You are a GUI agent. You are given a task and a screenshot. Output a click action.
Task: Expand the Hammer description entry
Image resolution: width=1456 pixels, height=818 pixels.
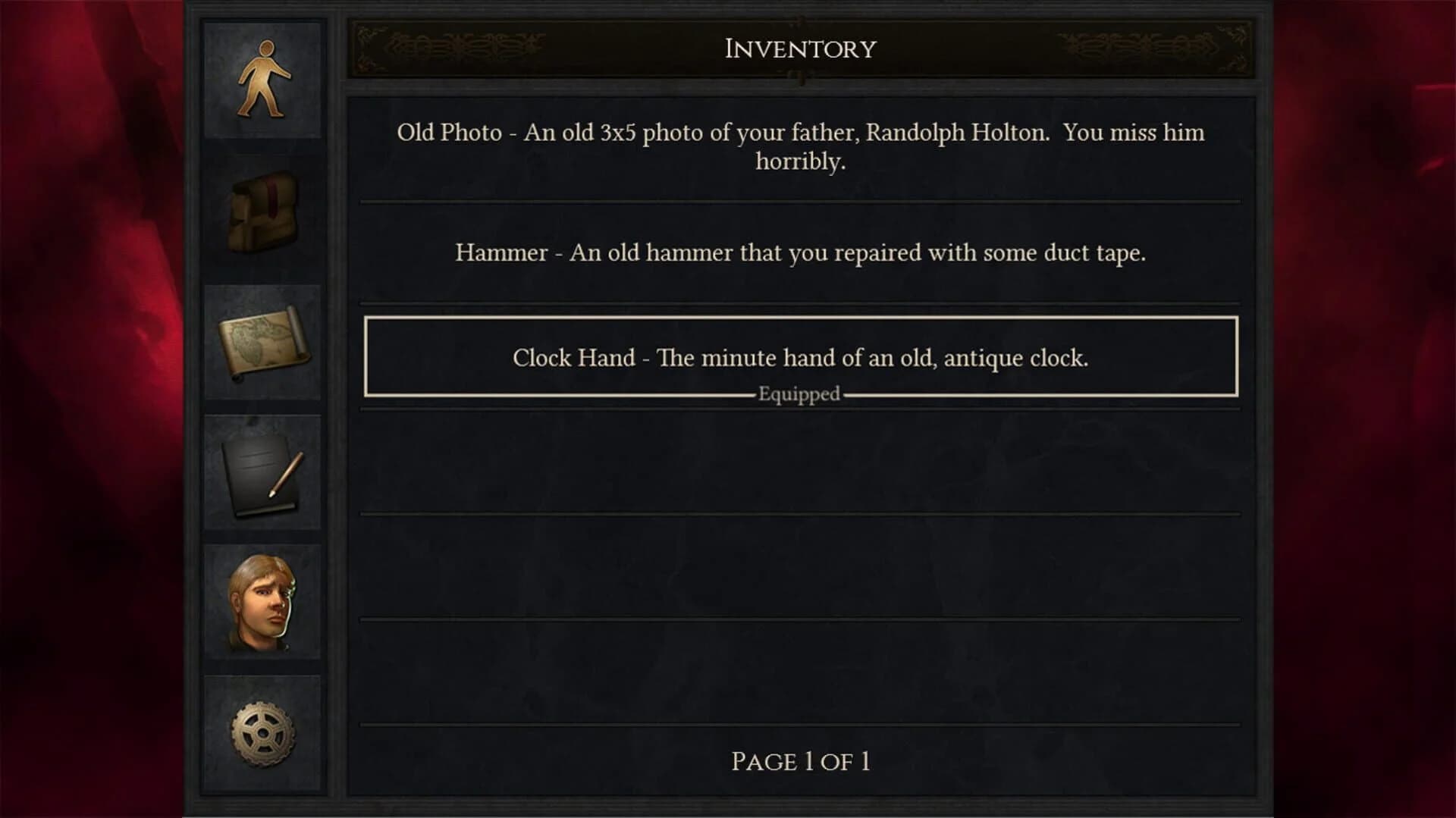pos(800,252)
